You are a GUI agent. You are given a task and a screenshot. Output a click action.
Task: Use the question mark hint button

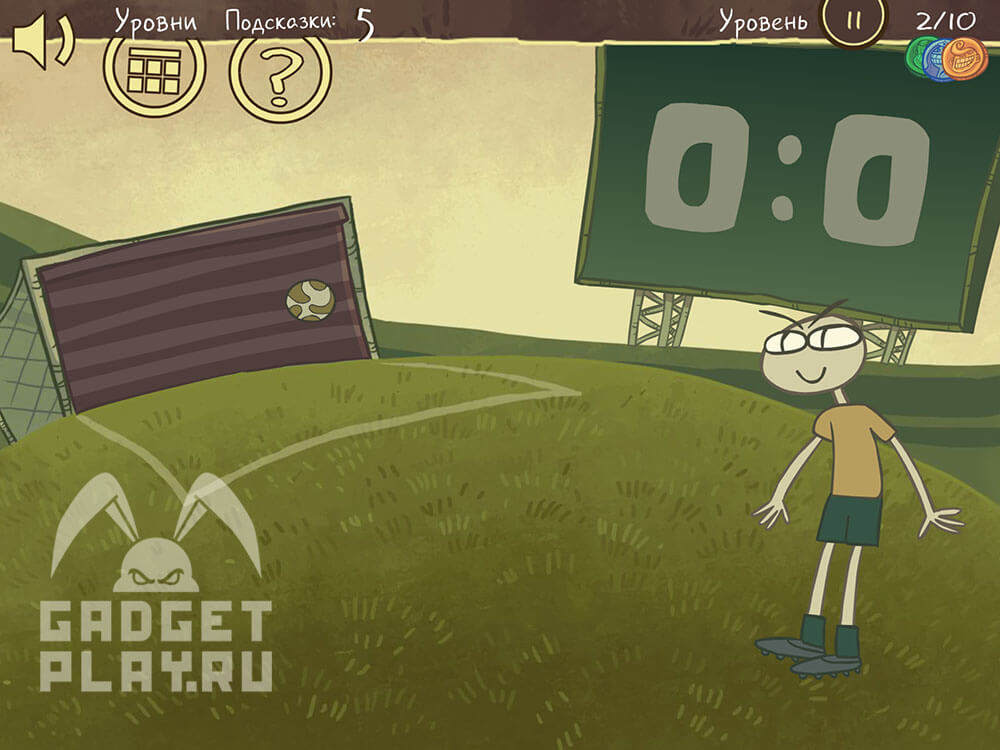[280, 73]
